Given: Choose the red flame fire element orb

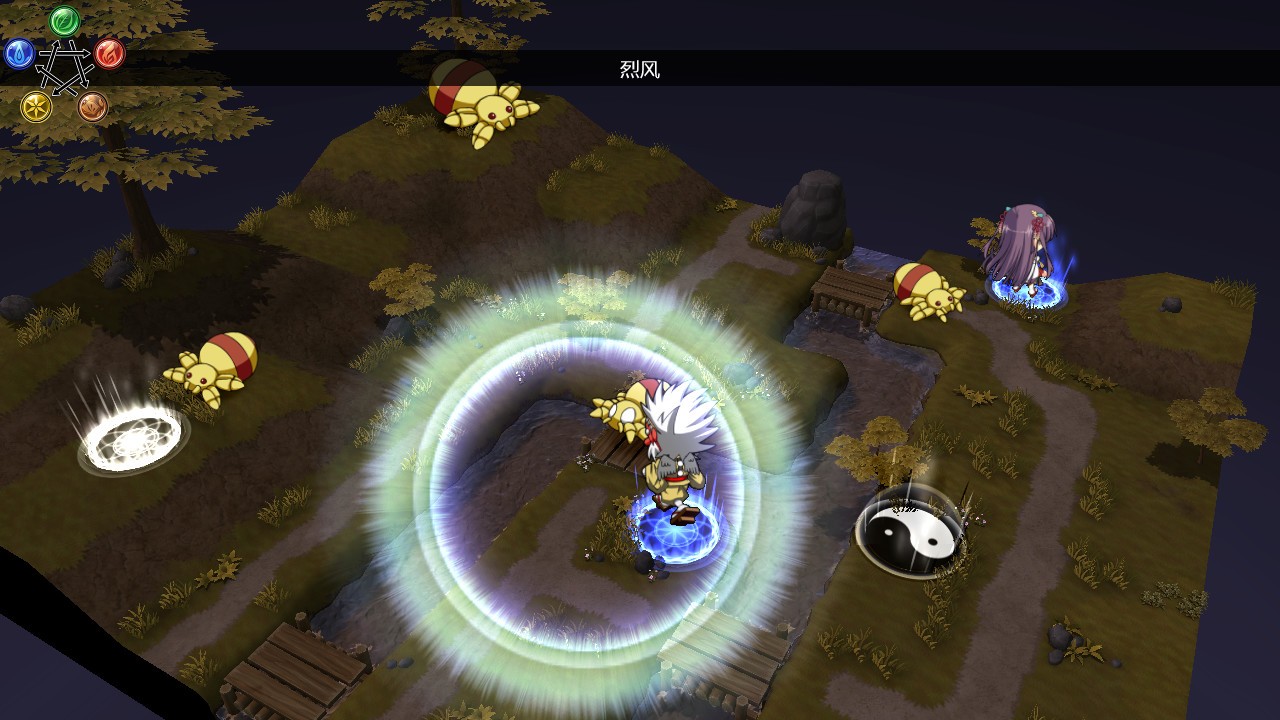Looking at the screenshot, I should [110, 53].
